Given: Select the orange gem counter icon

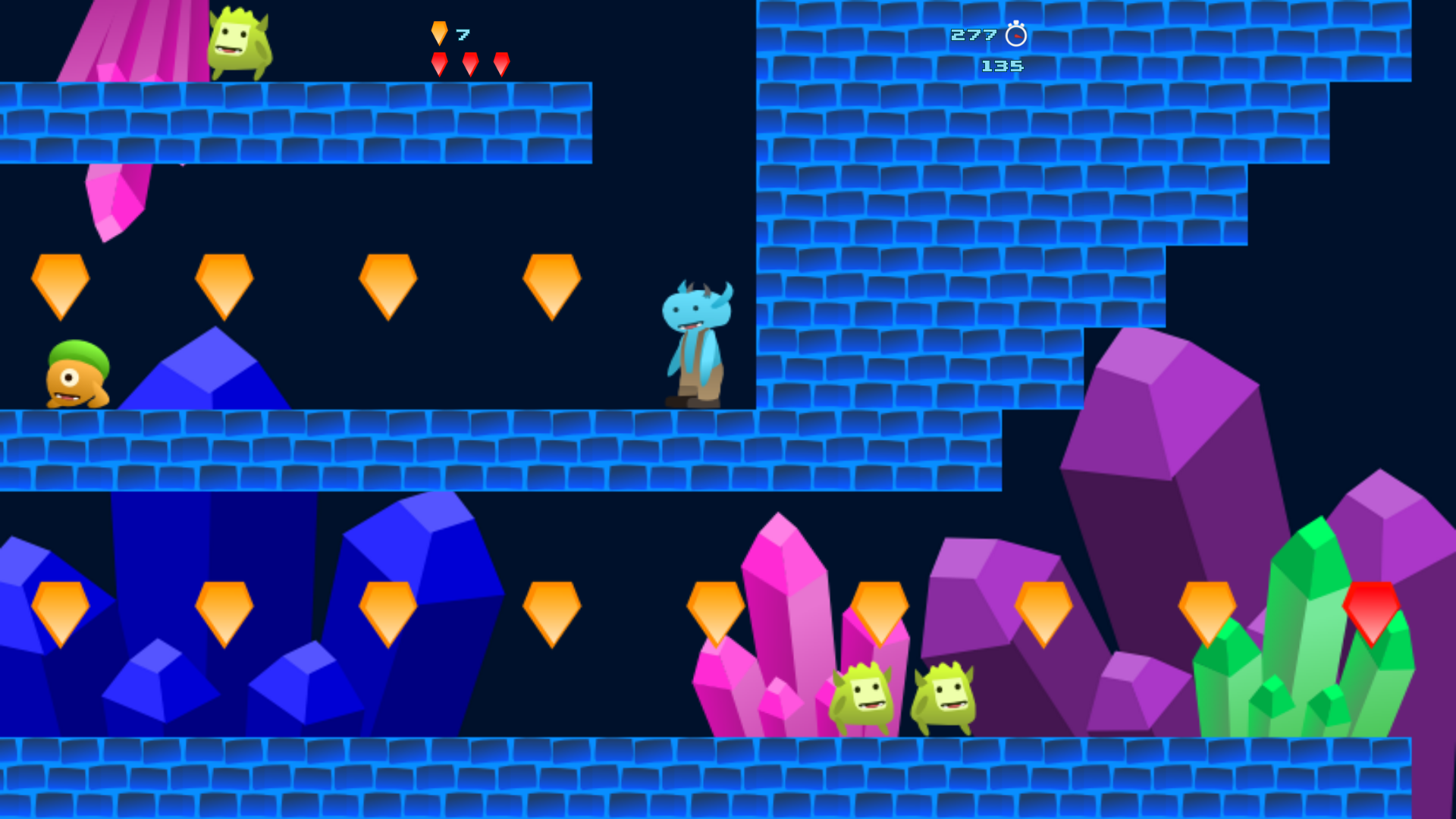Looking at the screenshot, I should pos(438,32).
